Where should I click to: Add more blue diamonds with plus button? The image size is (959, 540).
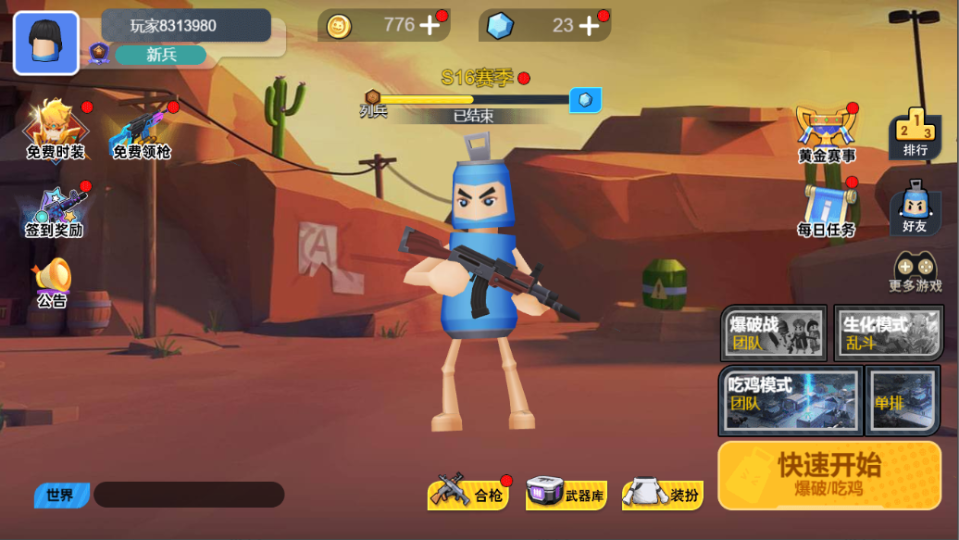(x=589, y=26)
